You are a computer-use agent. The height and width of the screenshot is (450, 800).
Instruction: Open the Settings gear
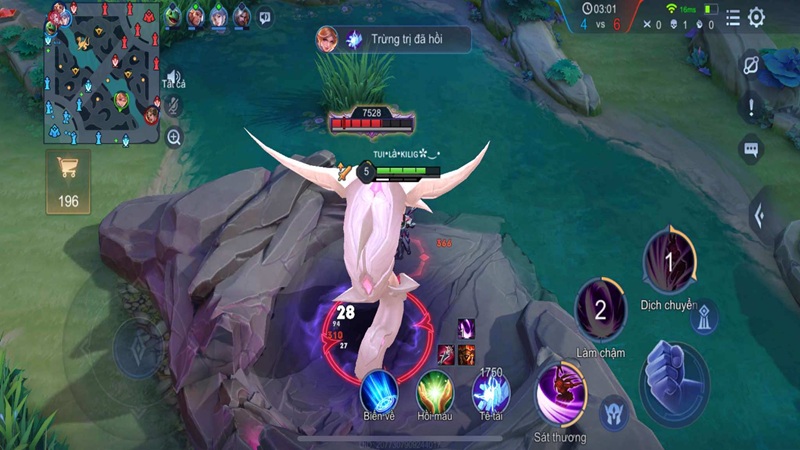[757, 17]
